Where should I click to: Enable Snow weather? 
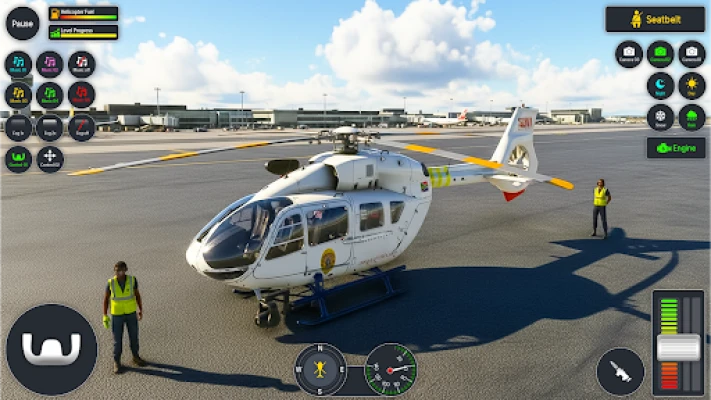[x=660, y=117]
